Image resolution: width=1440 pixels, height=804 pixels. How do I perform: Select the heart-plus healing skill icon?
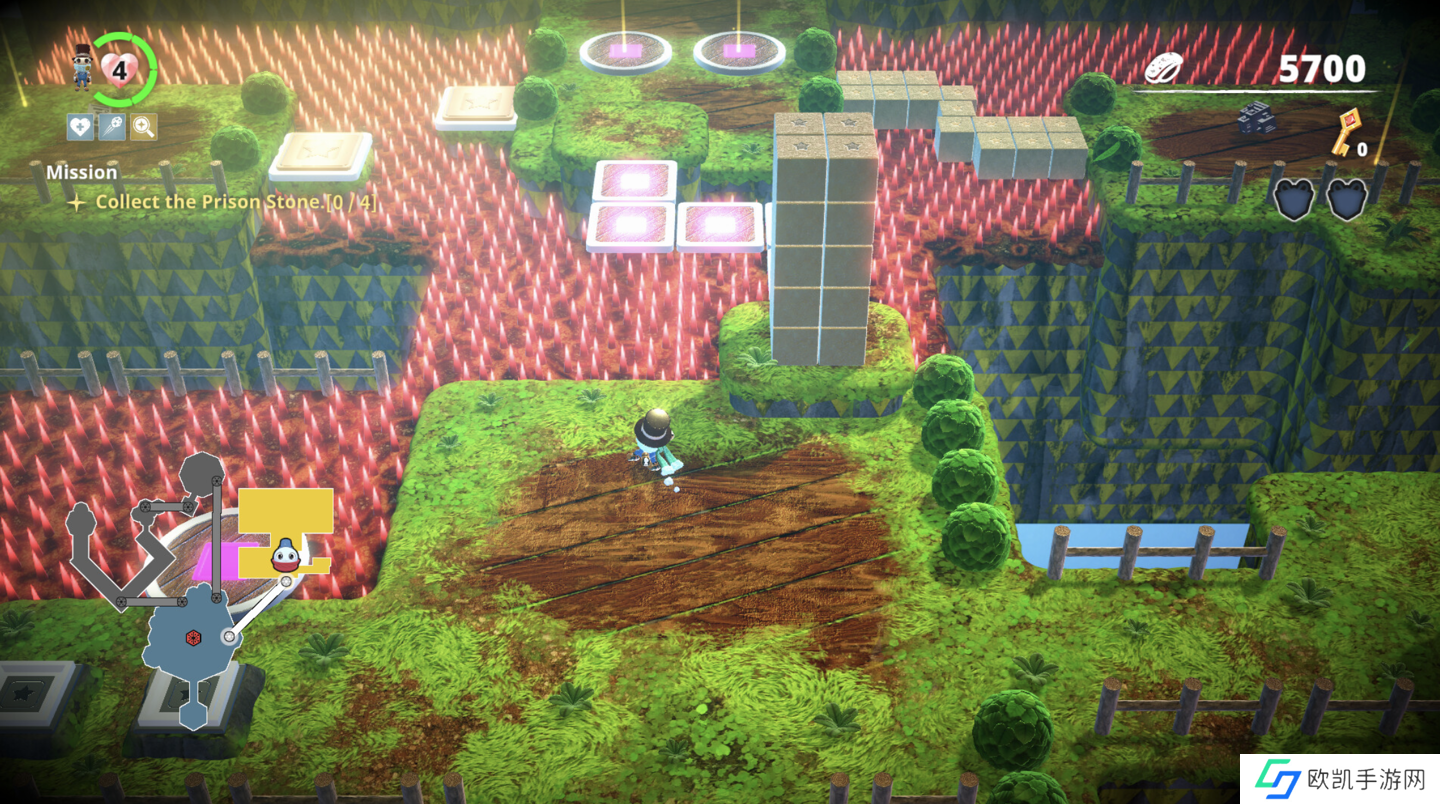pyautogui.click(x=80, y=127)
